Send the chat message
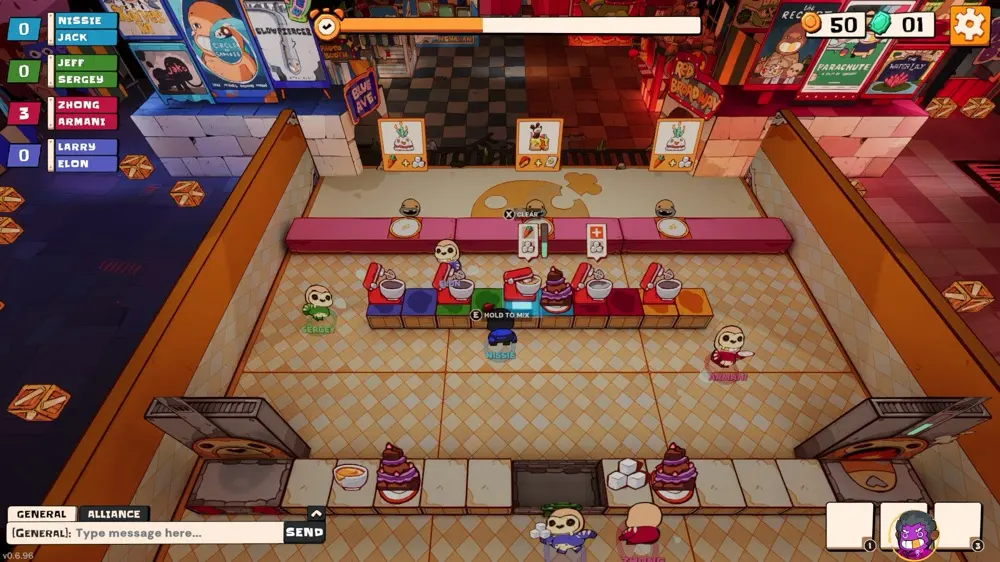The image size is (1000, 562). [304, 533]
